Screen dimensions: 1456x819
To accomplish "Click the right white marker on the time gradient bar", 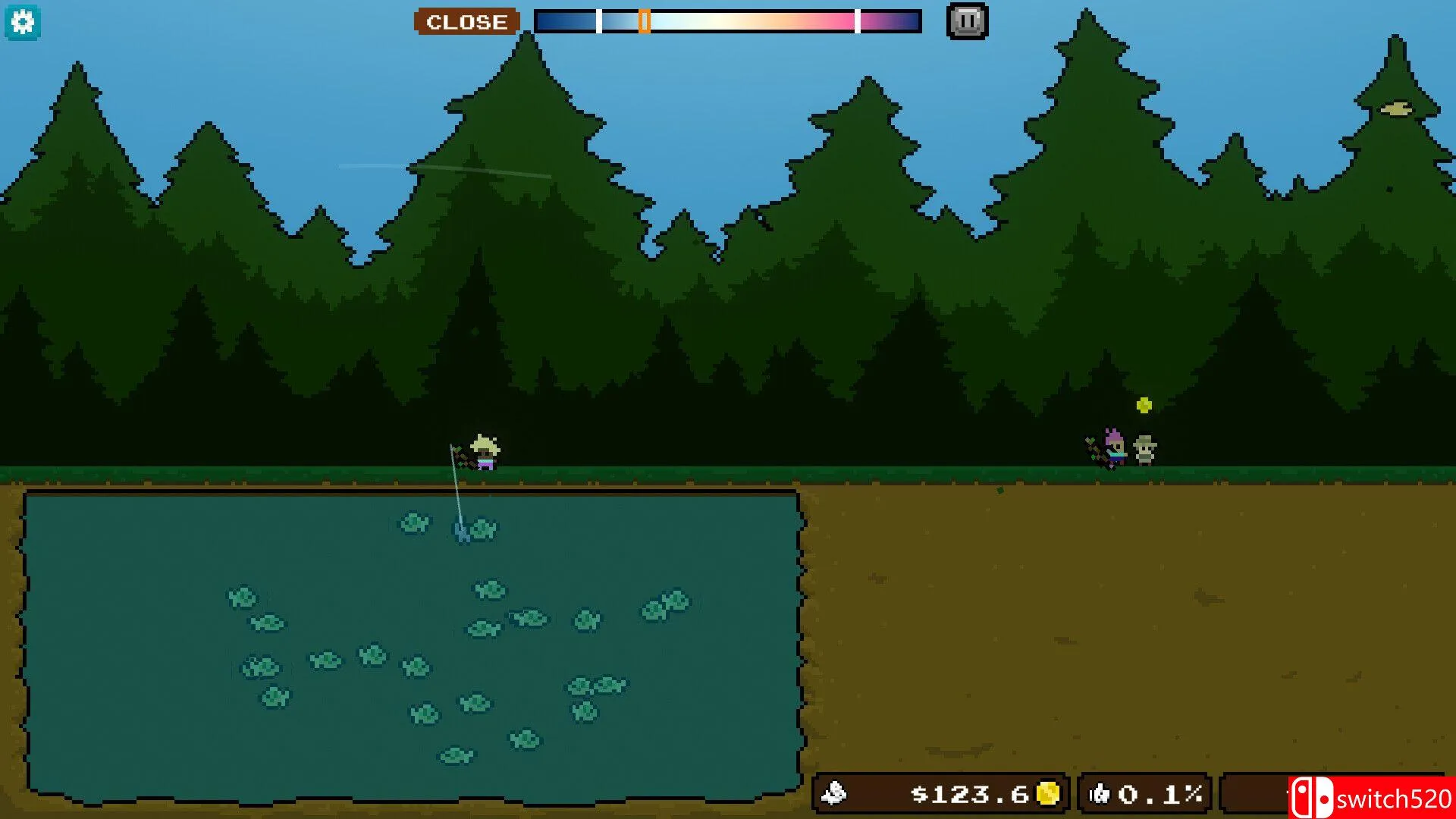I will point(858,20).
